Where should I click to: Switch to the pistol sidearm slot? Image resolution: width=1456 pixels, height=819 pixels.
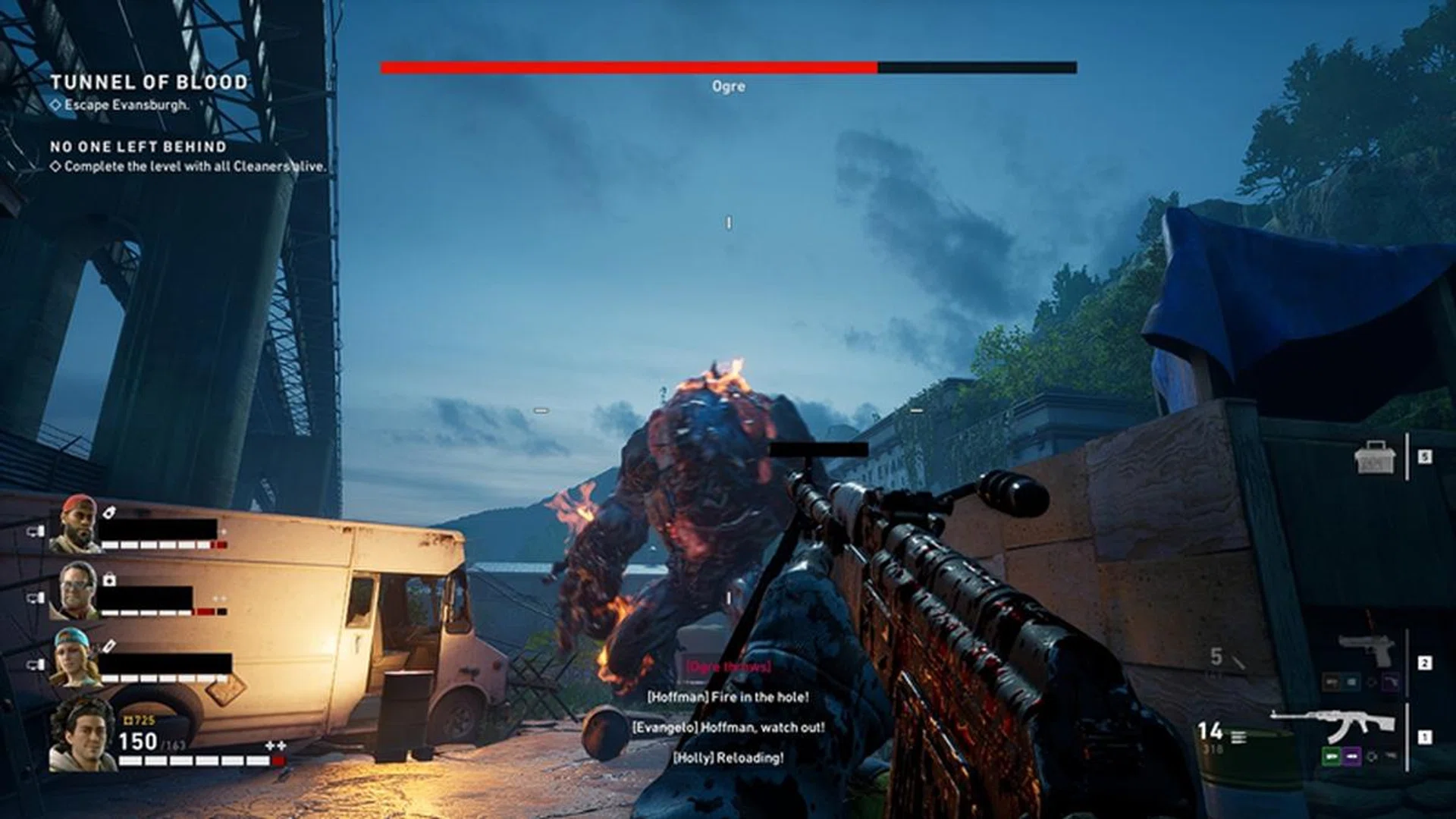click(1367, 651)
